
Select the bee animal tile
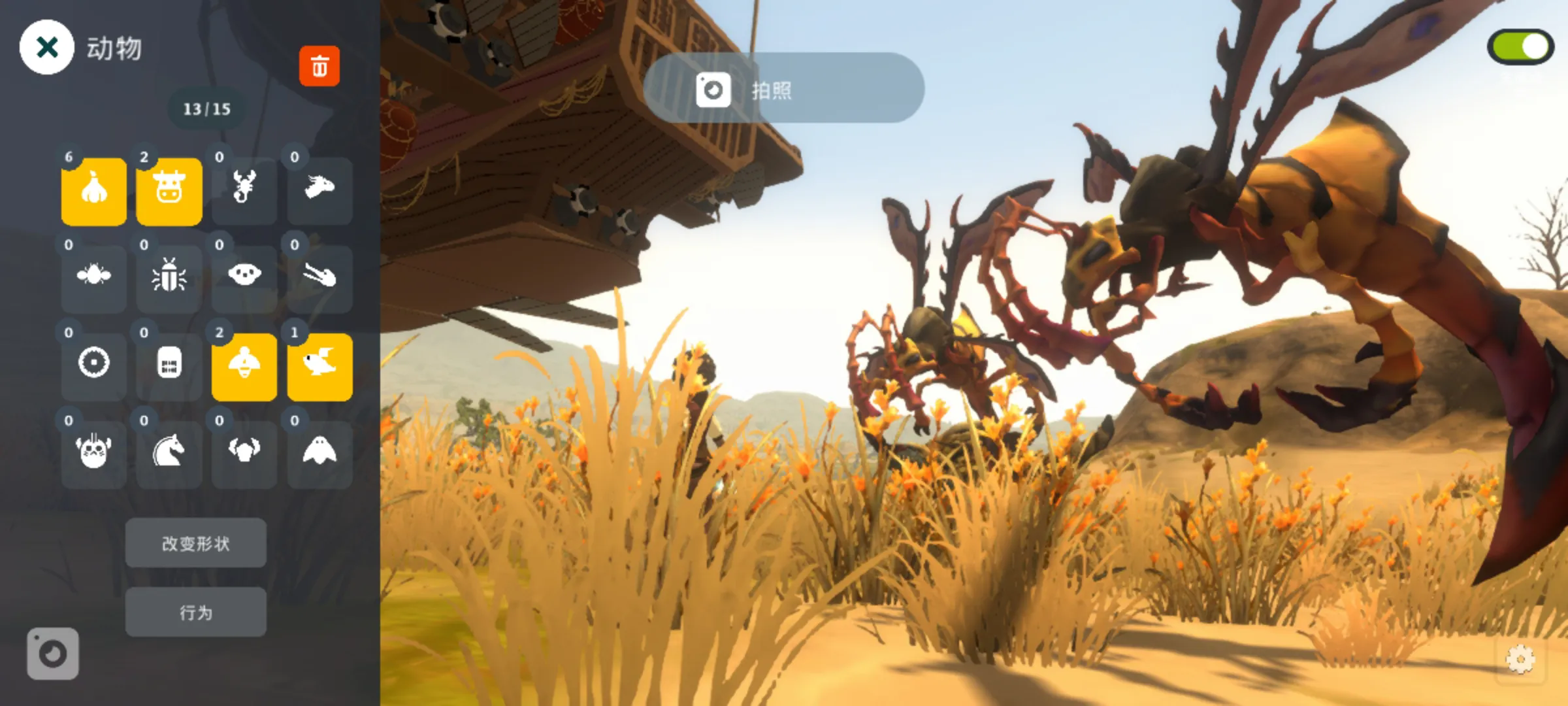click(x=244, y=367)
